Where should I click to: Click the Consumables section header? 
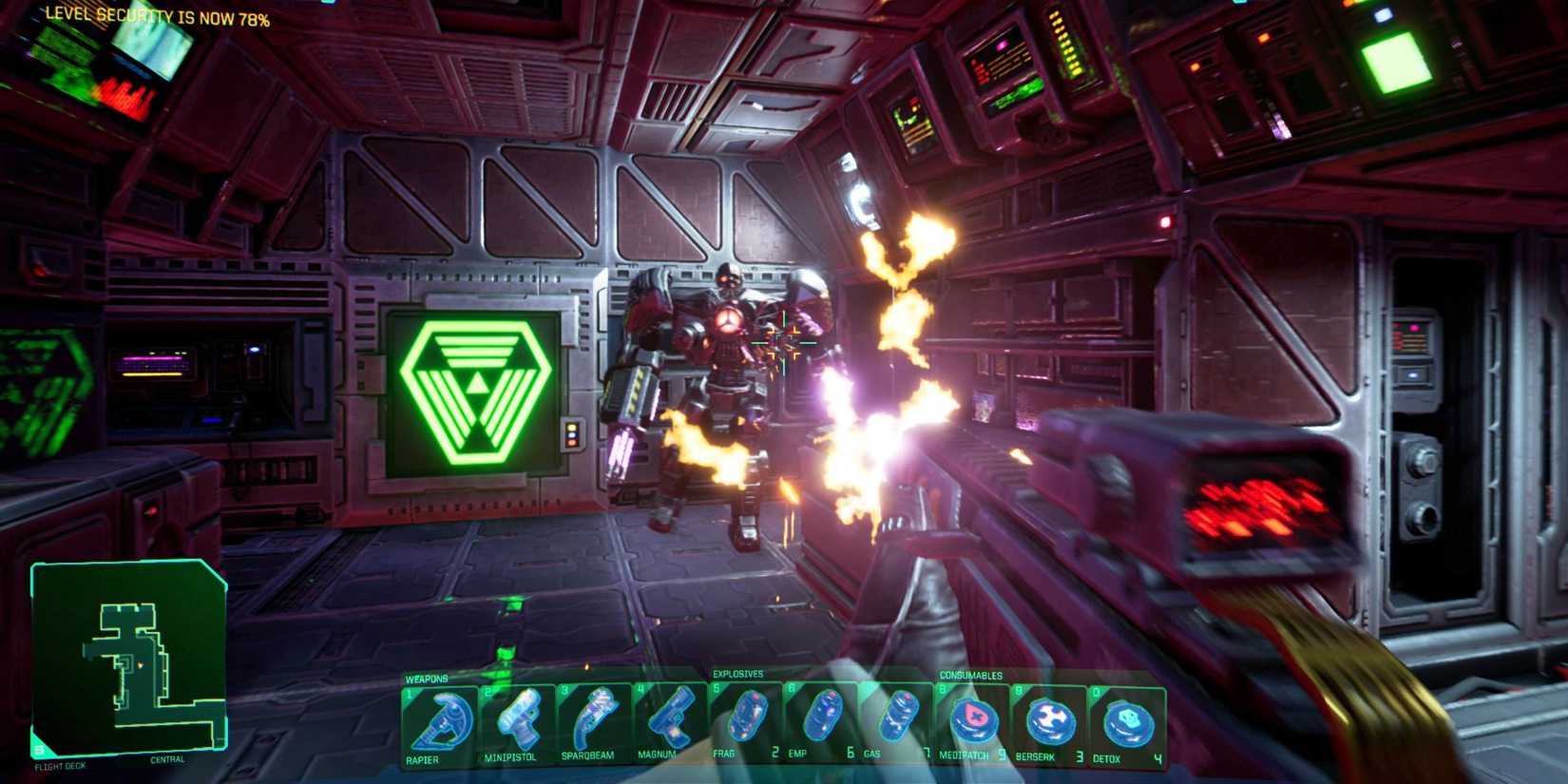[972, 675]
